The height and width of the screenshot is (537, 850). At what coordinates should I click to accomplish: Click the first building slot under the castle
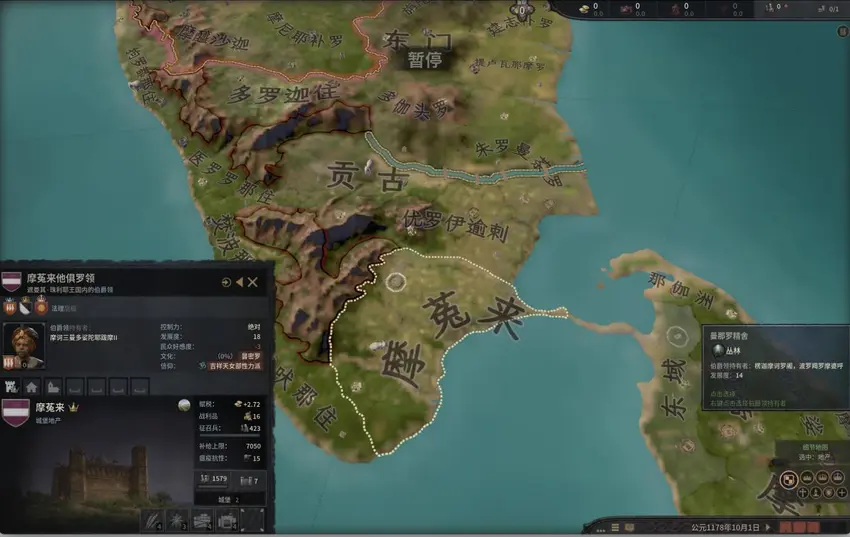click(x=152, y=520)
